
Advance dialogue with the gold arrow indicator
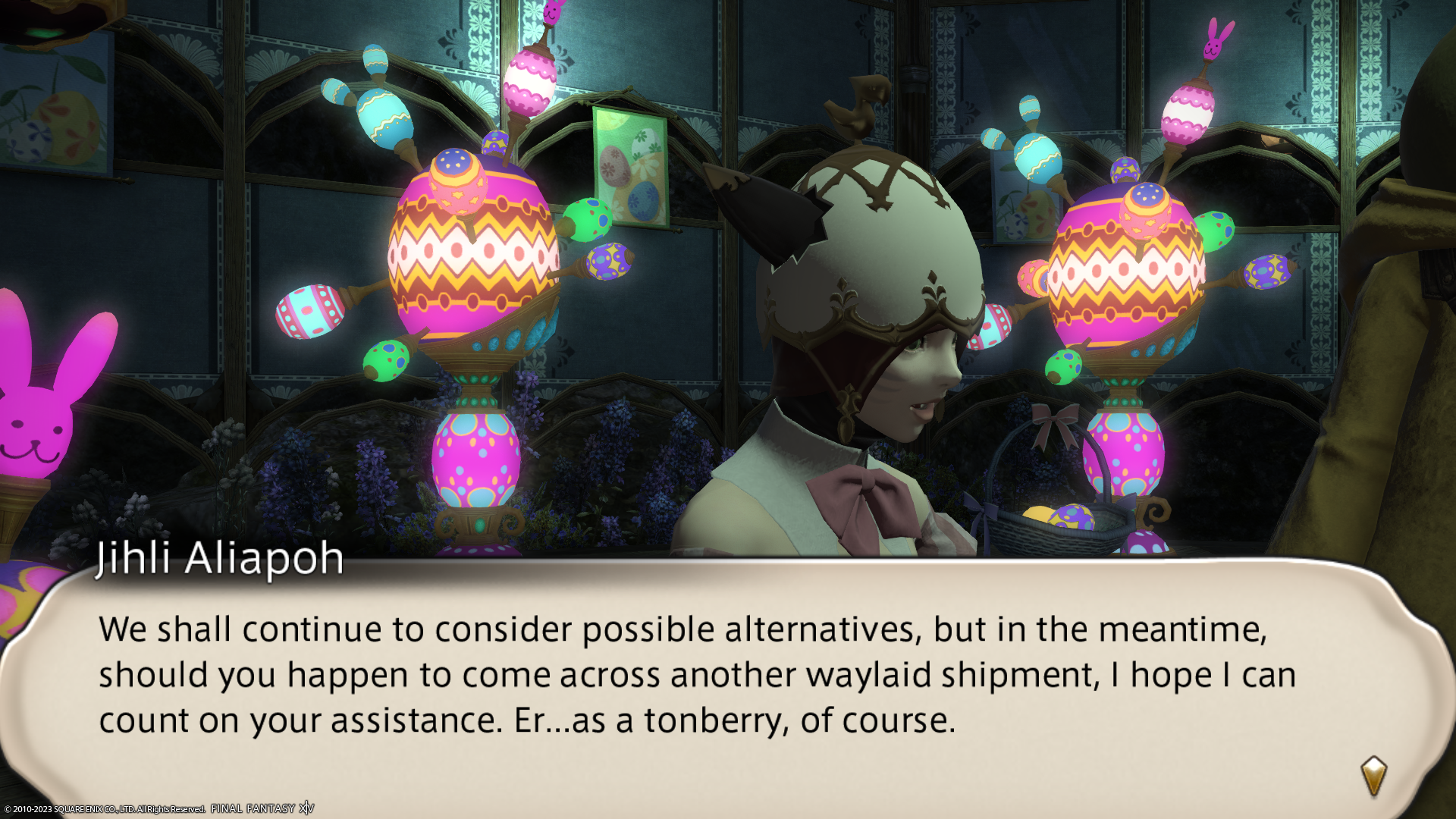click(1373, 775)
